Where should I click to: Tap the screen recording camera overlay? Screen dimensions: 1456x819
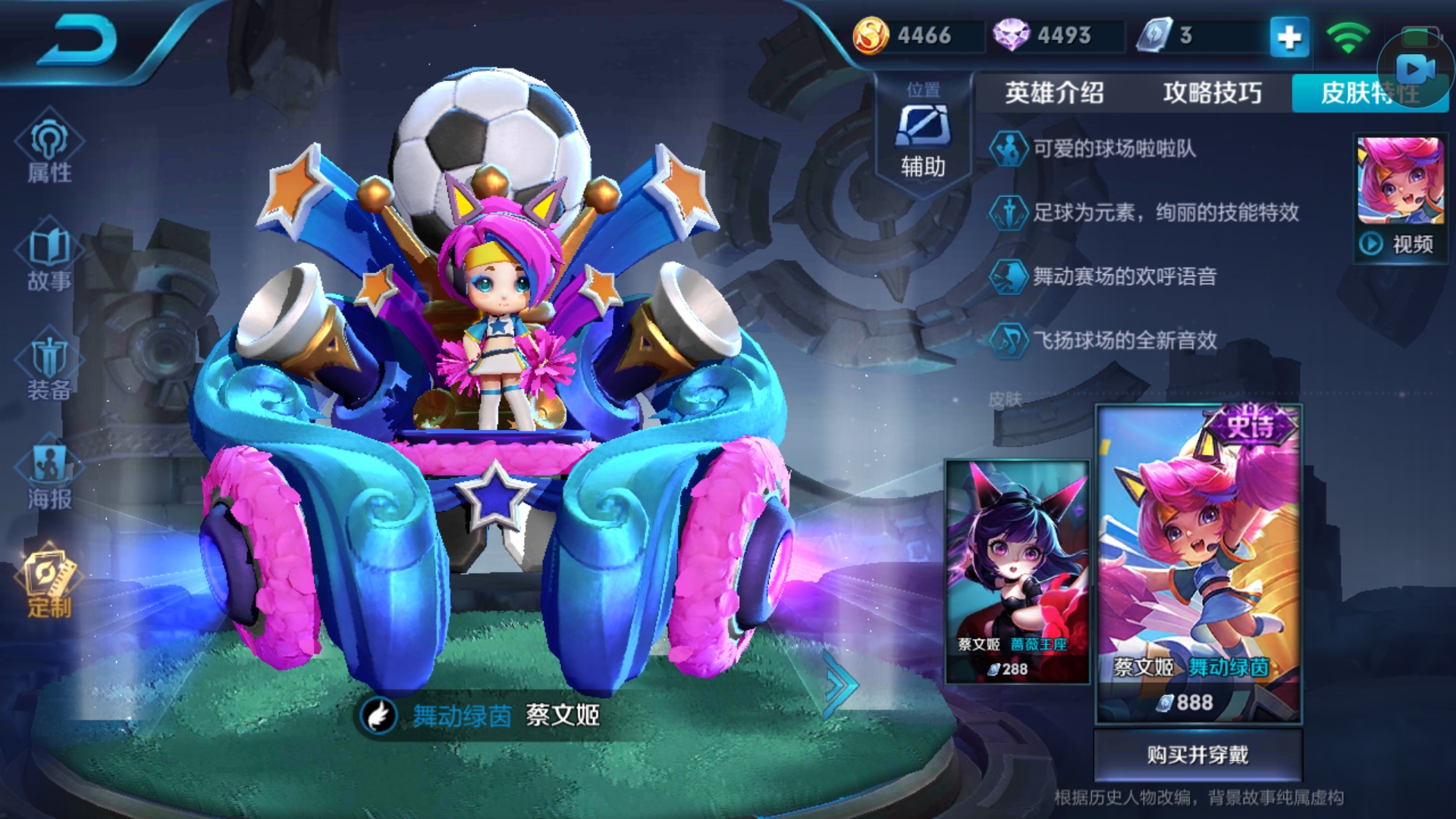coord(1415,70)
